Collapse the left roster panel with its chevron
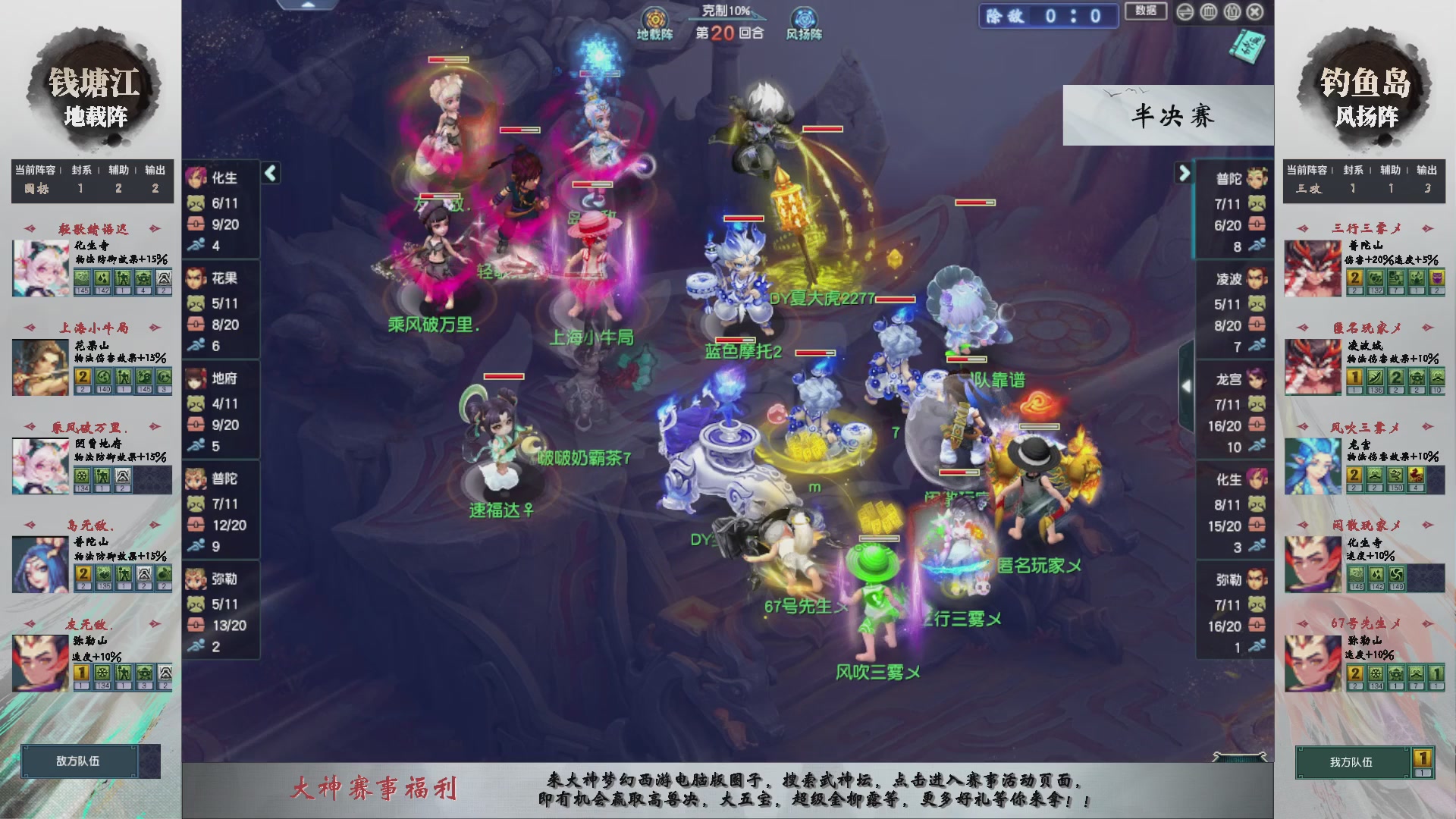The image size is (1456, 819). pos(269,173)
